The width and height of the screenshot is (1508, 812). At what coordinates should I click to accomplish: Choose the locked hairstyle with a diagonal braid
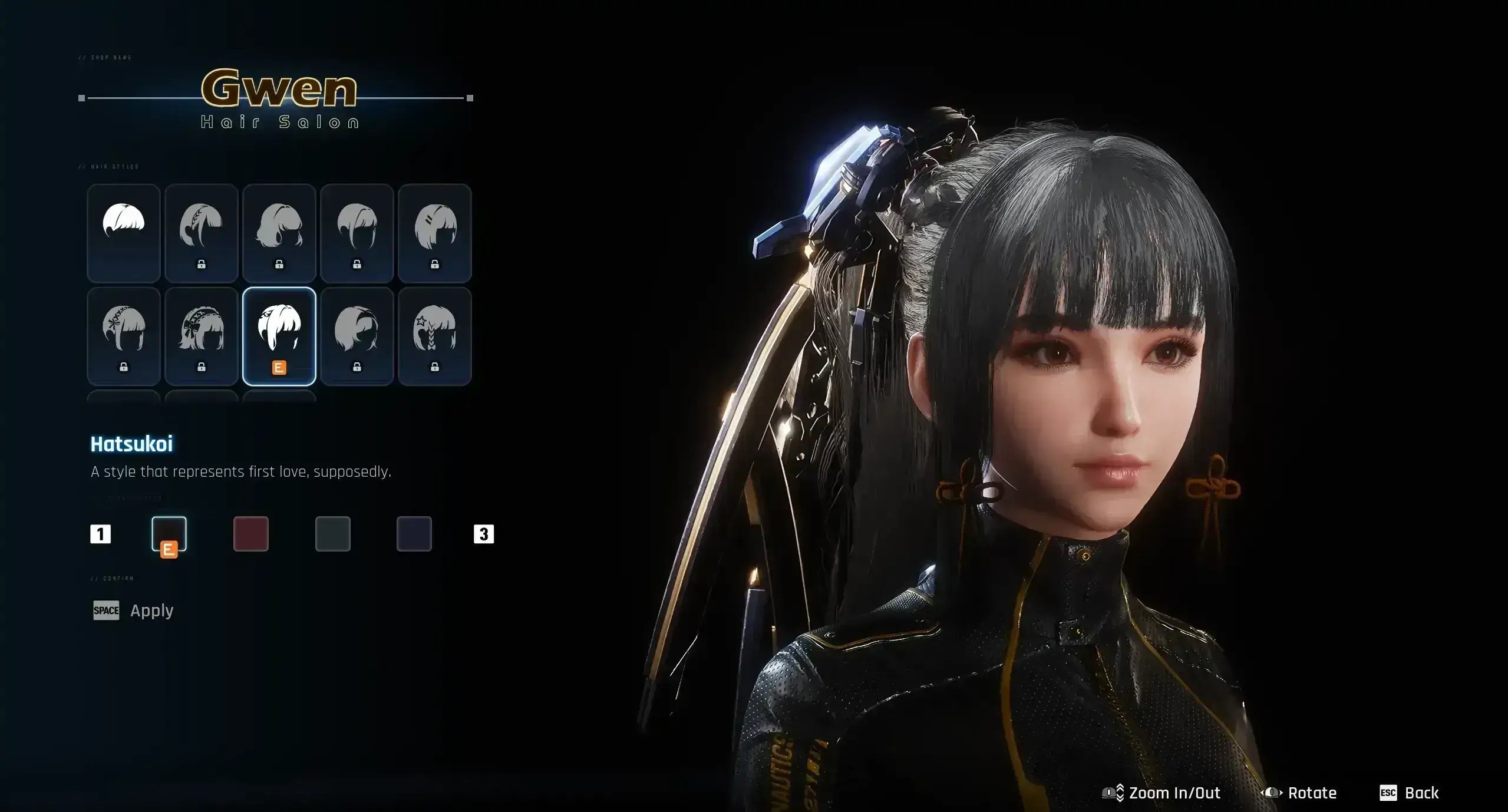click(202, 233)
